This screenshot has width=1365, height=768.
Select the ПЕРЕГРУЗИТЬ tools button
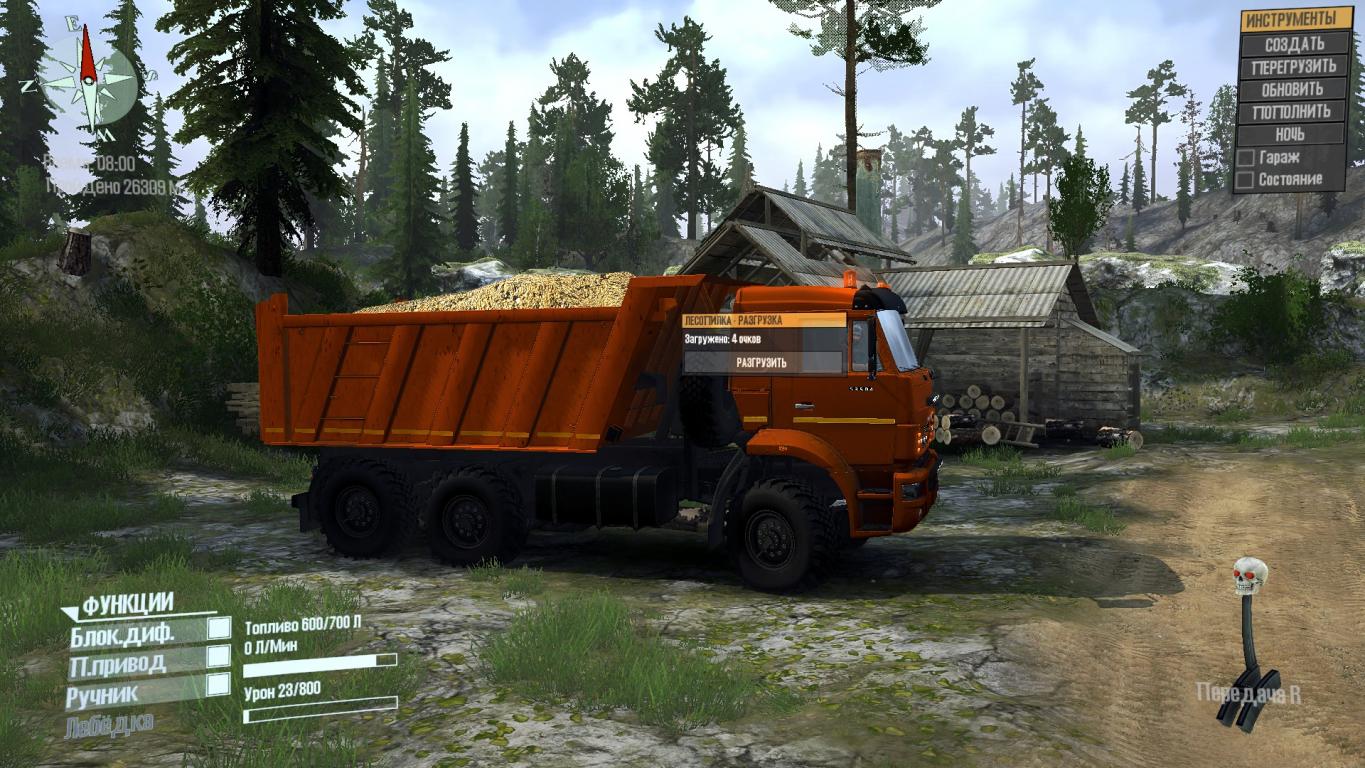1293,67
